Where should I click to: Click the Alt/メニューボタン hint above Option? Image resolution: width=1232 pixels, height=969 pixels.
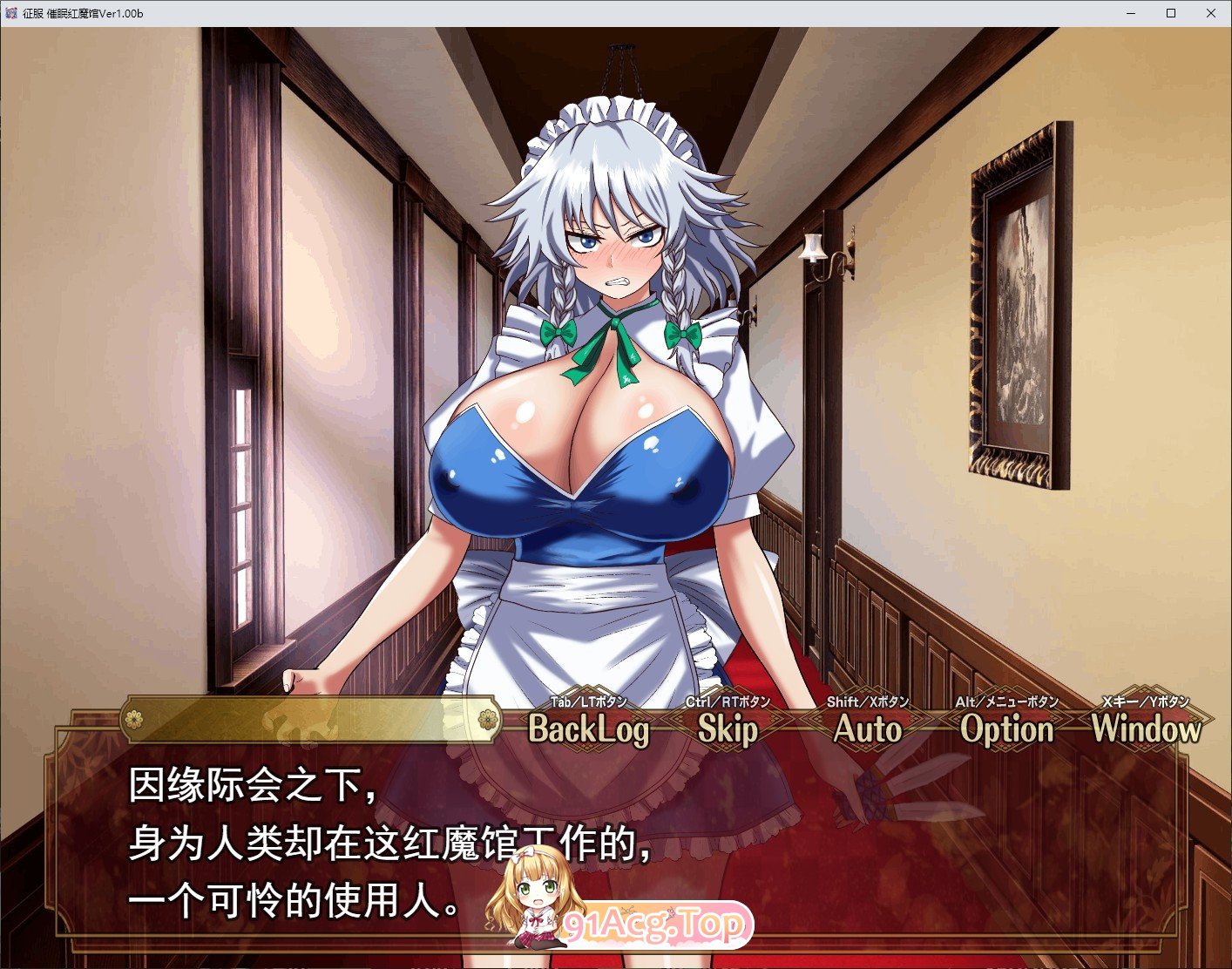[1006, 703]
